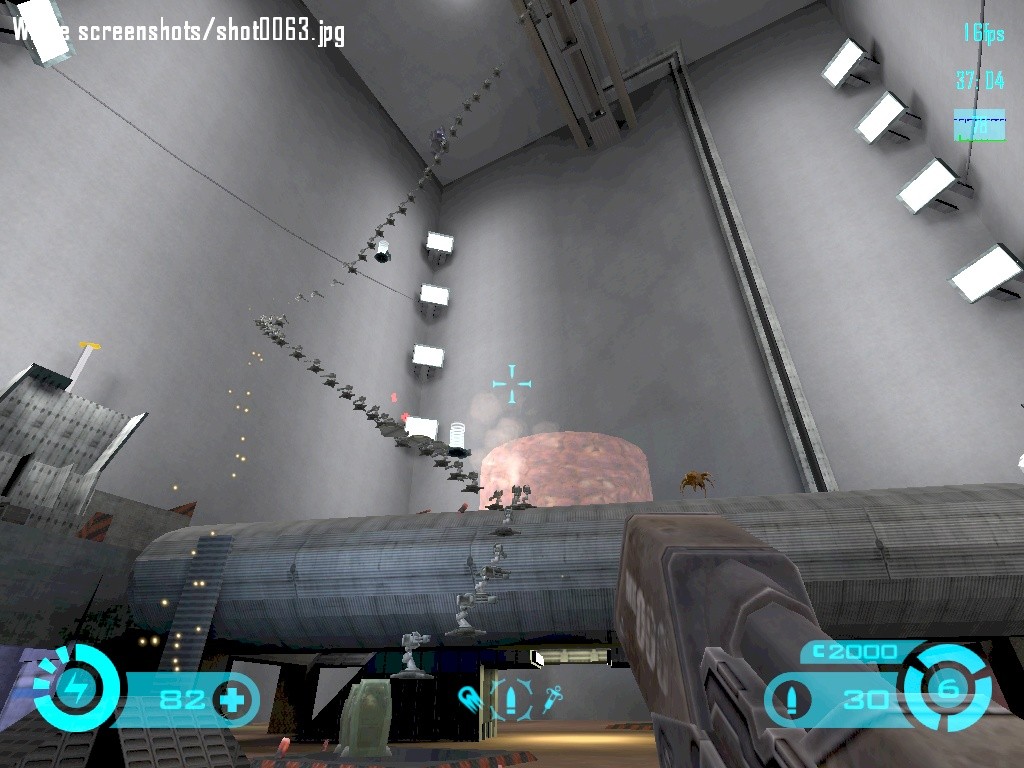
Task: Click the bullet ammo icon
Action: [793, 698]
